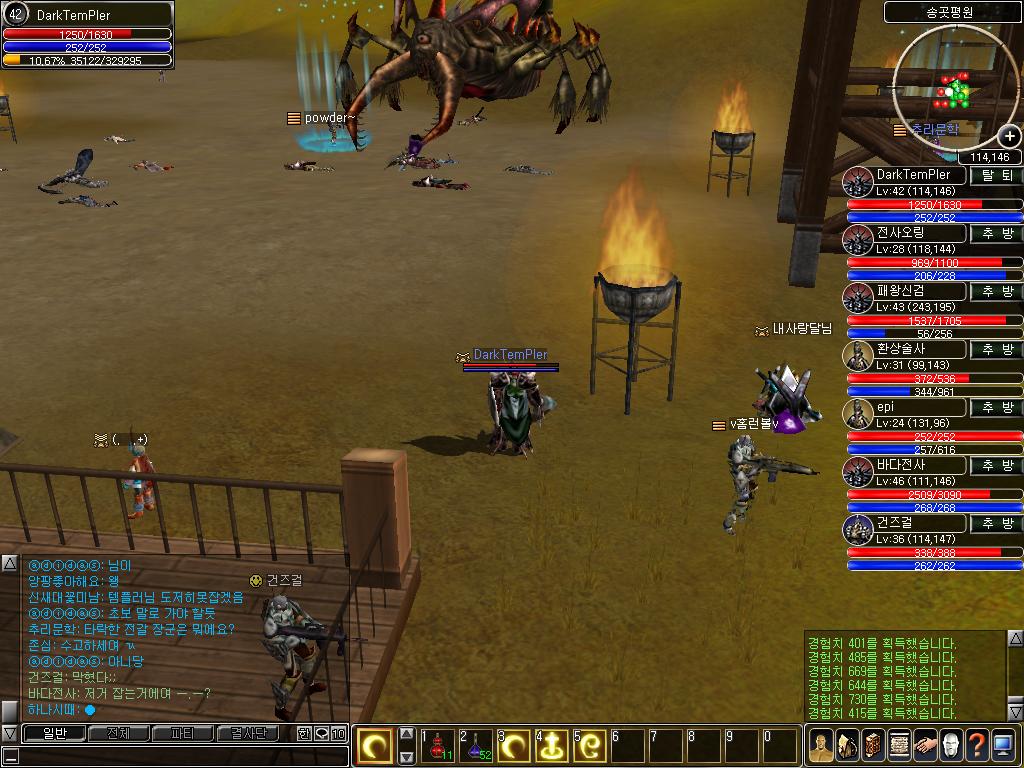Activate the swirl skill in hotbar slot 5
Screen dimensions: 1024x768
(590, 746)
